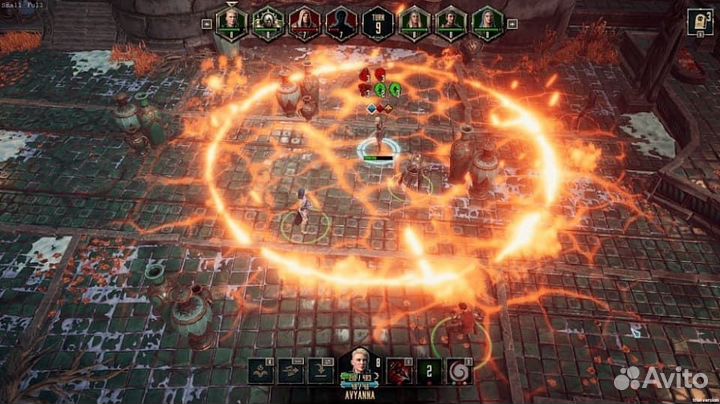
Task: Activate the spiral swirl ability
Action: [x=460, y=371]
